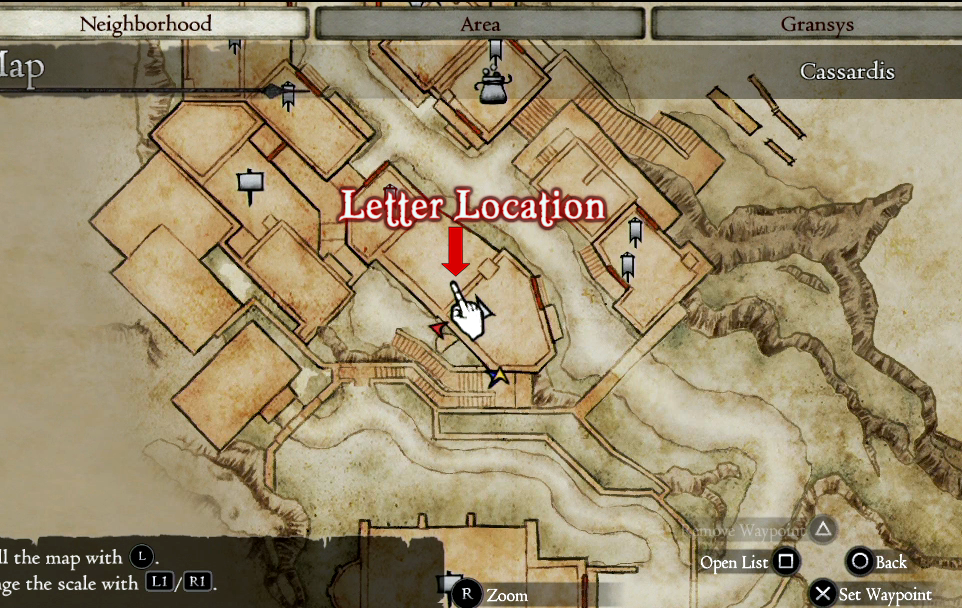
Task: Show the Gransys world map tab
Action: [x=805, y=23]
